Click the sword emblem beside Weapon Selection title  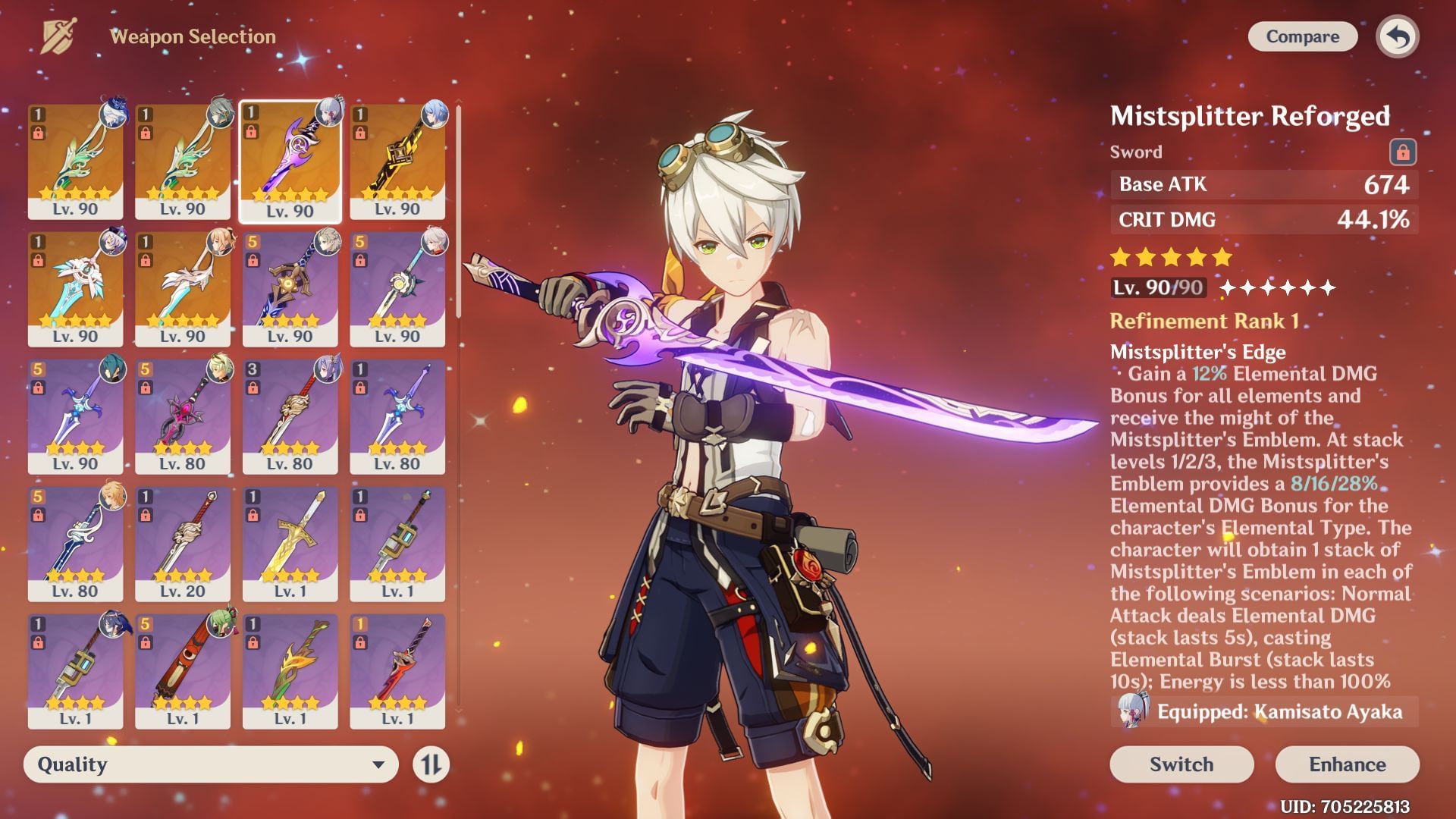click(57, 34)
